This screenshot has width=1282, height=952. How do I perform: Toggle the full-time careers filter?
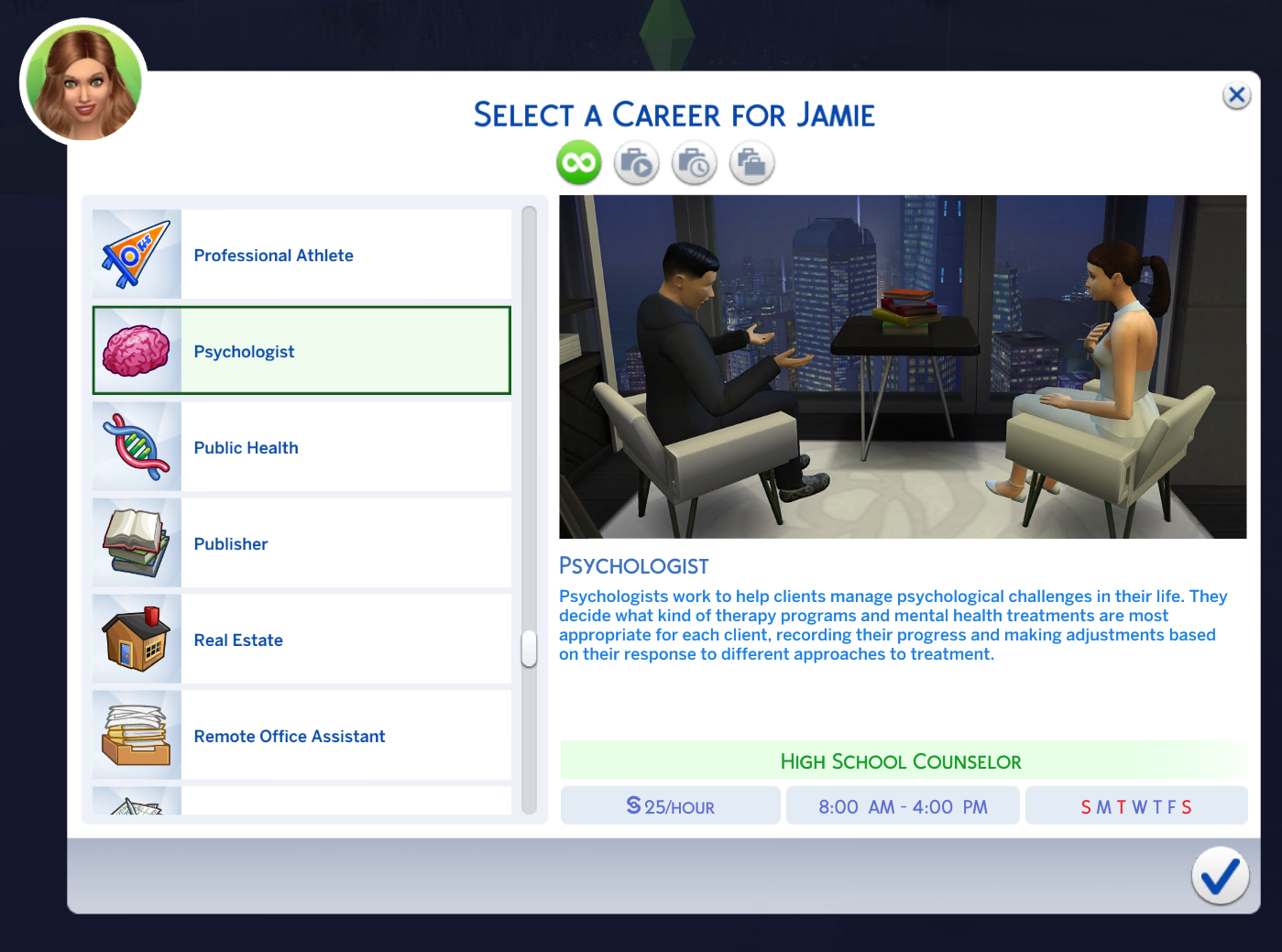[x=751, y=162]
